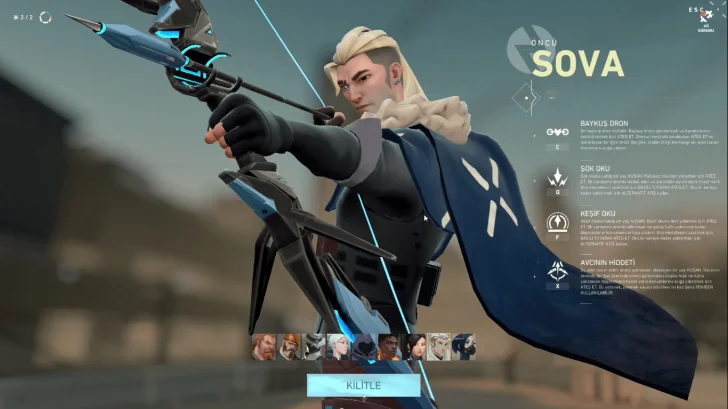Pick the Phoenix agent portrait
The width and height of the screenshot is (728, 409).
389,346
